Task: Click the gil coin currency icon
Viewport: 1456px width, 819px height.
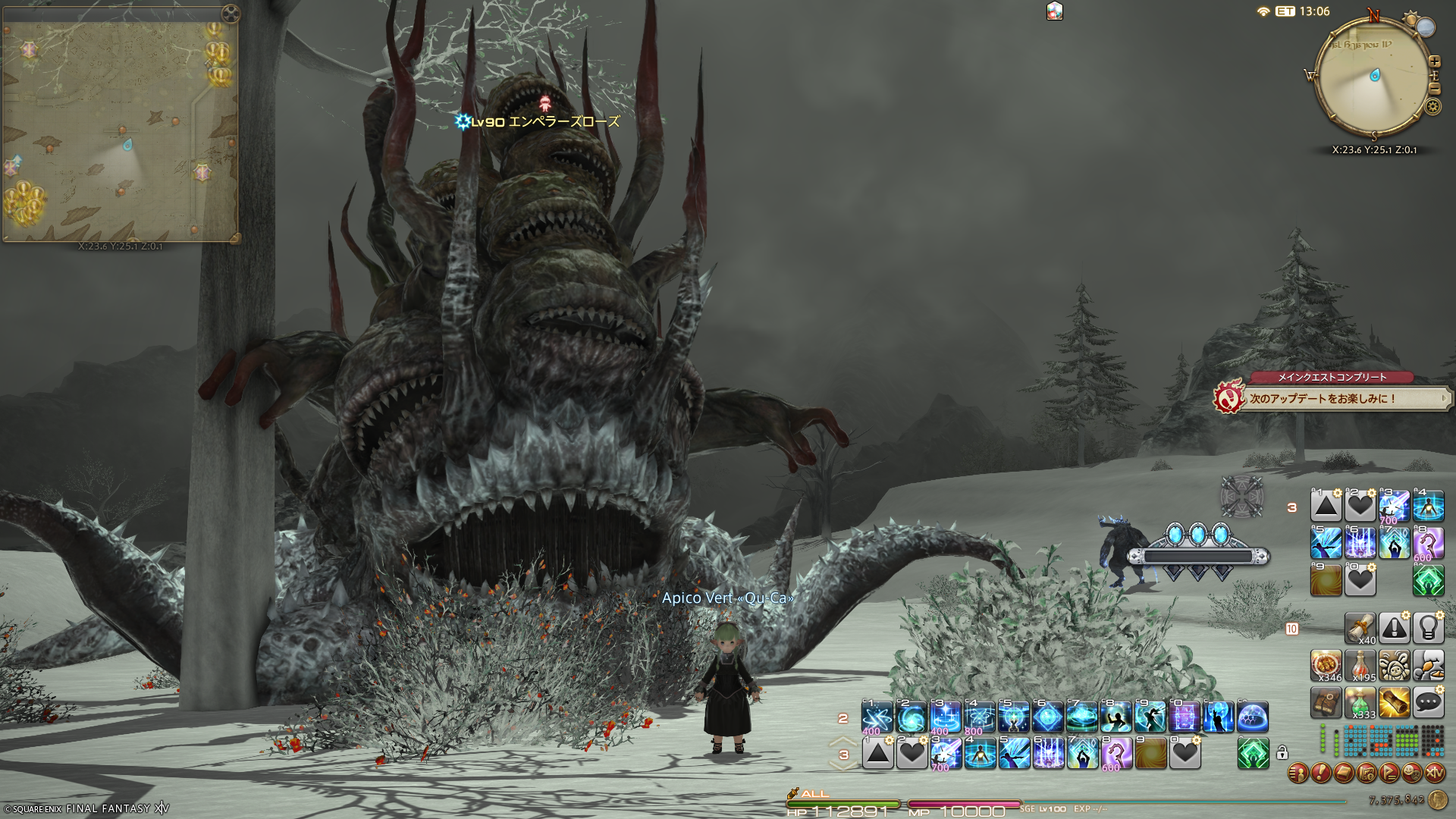Action: pyautogui.click(x=1437, y=800)
